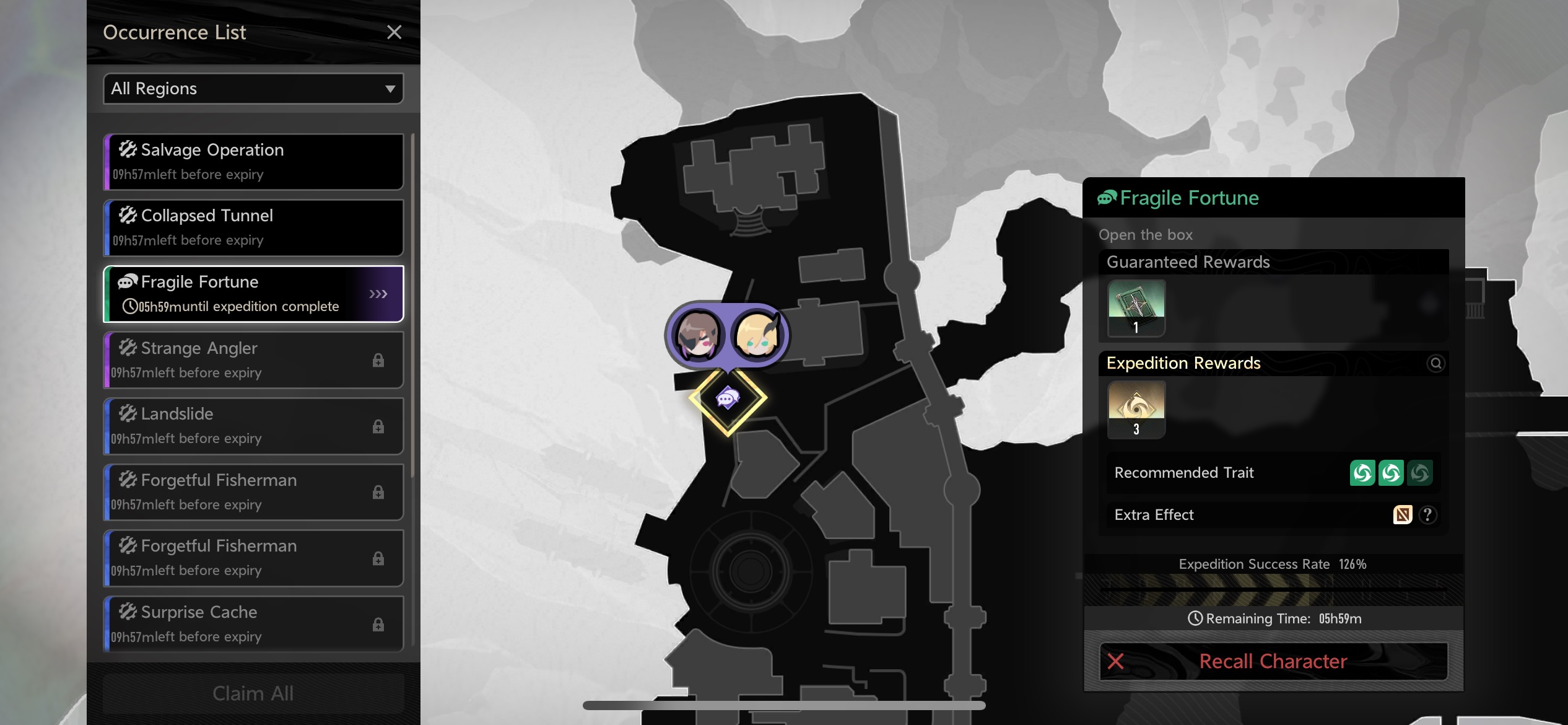Image resolution: width=1568 pixels, height=725 pixels.
Task: Click the Claim All button
Action: point(253,693)
